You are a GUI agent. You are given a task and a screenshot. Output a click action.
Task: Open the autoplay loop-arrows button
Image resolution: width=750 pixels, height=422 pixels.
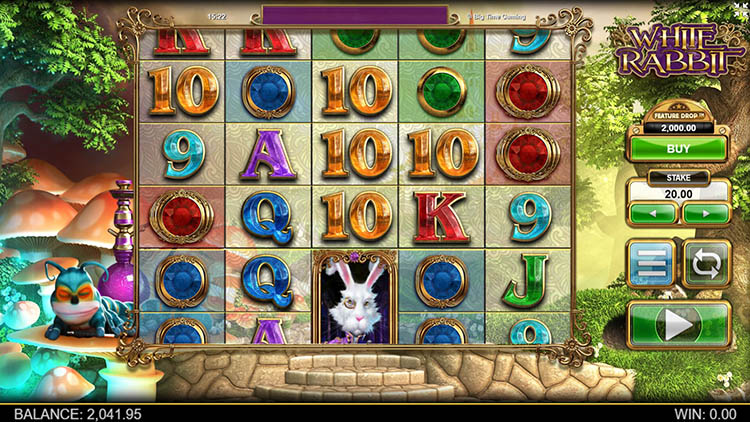pyautogui.click(x=706, y=265)
